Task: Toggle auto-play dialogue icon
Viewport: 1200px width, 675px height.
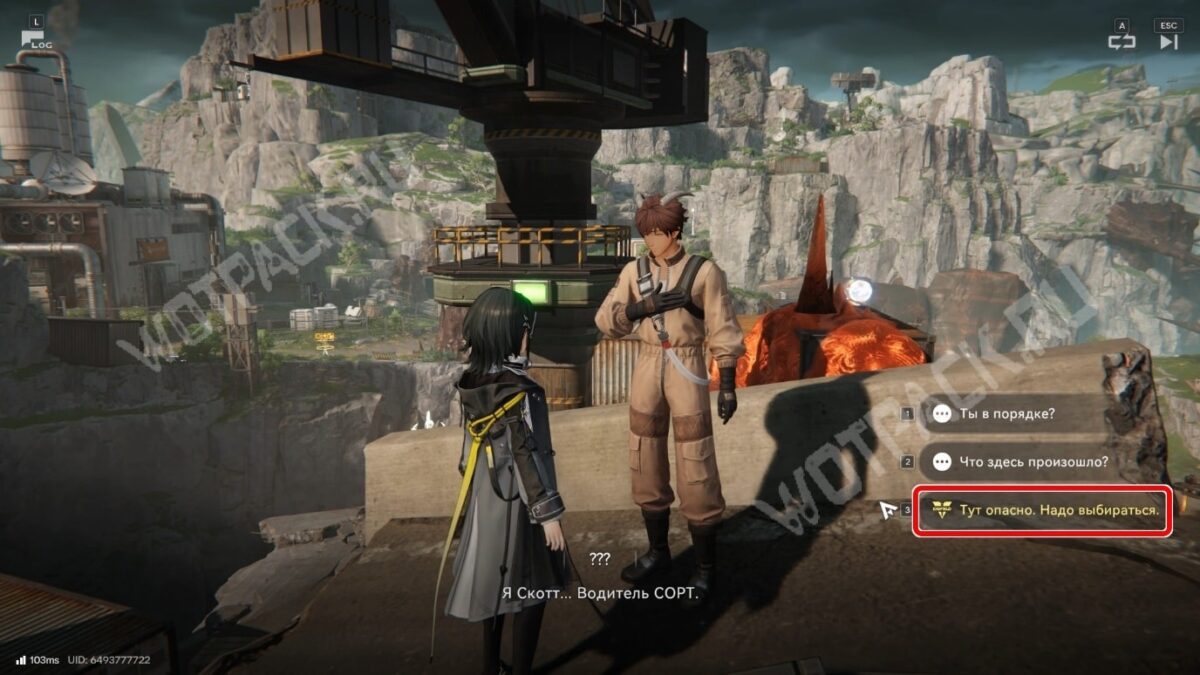Action: point(1121,41)
